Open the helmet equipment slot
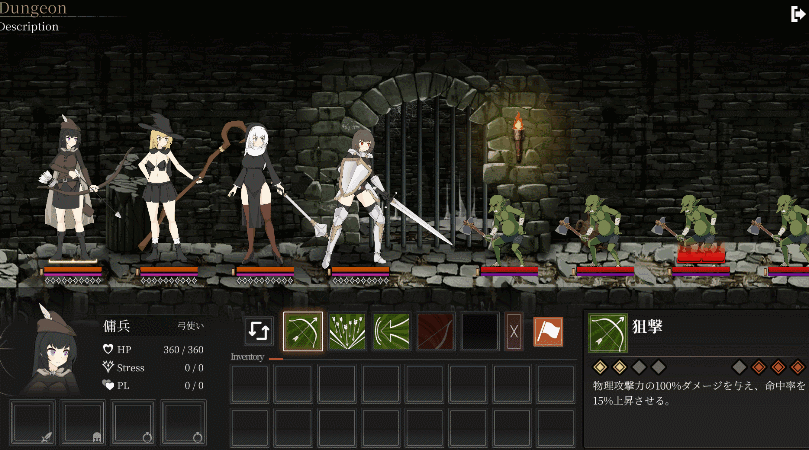Image resolution: width=809 pixels, height=450 pixels. [x=84, y=422]
